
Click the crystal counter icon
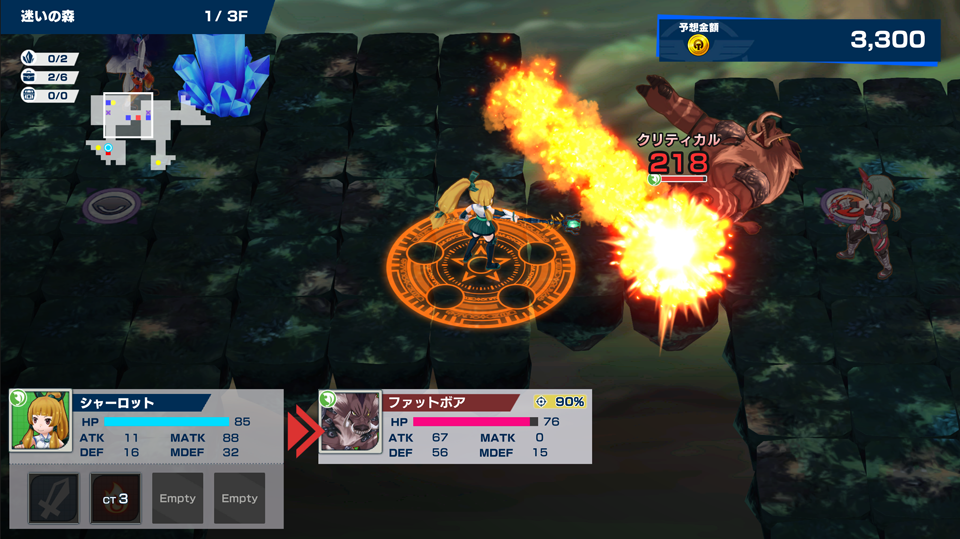point(28,59)
